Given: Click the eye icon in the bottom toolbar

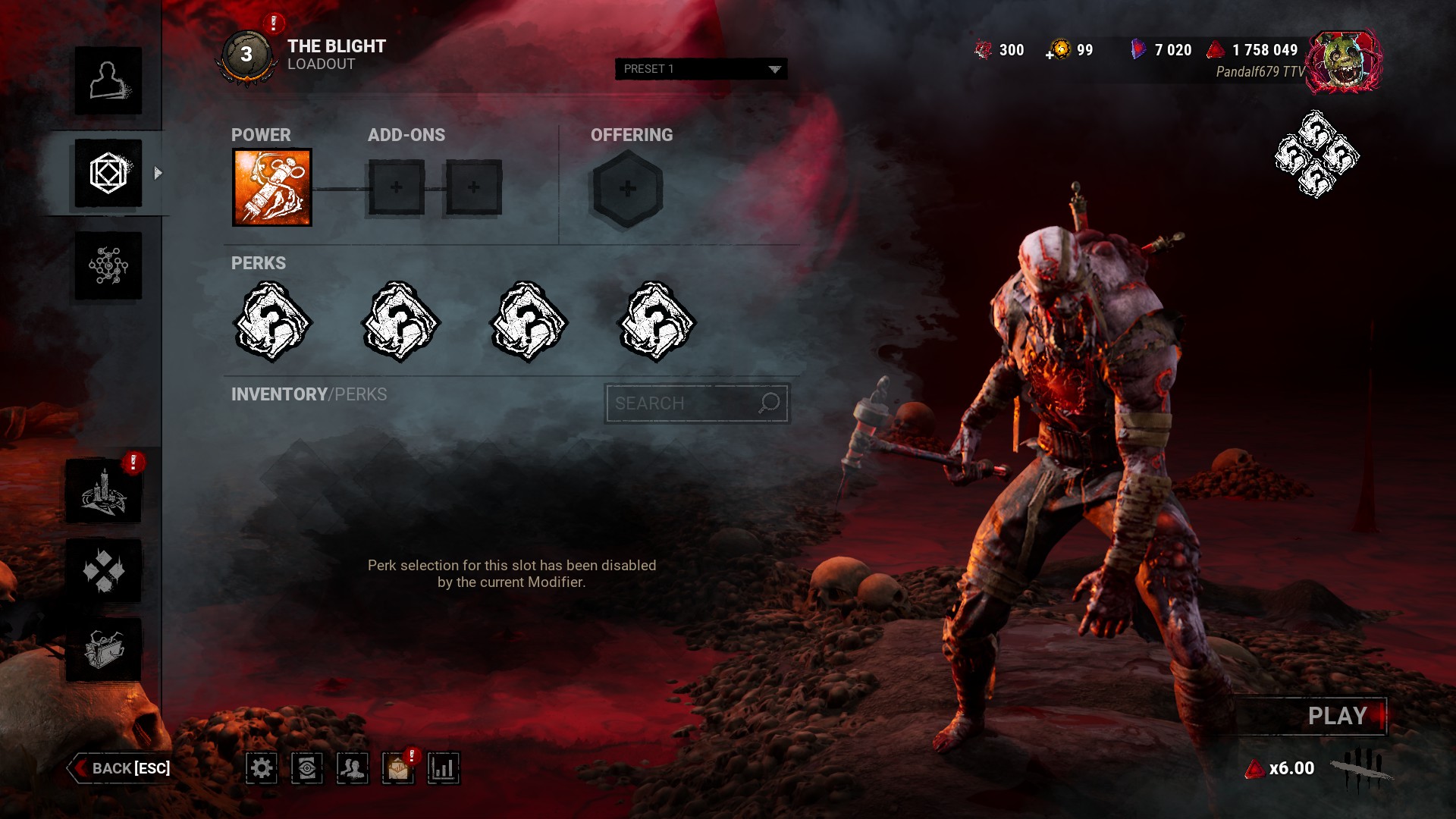Looking at the screenshot, I should click(307, 768).
